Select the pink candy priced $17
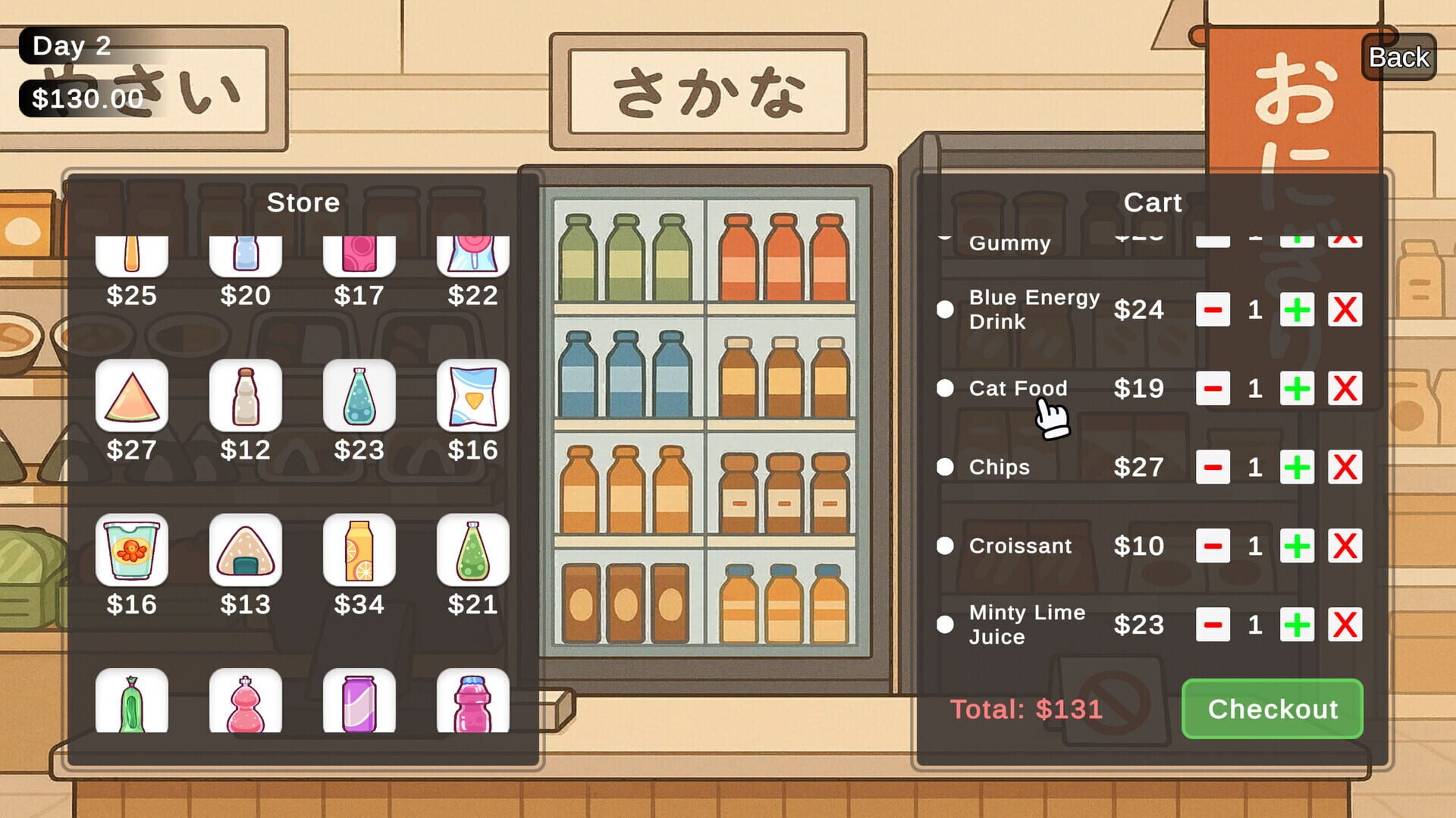This screenshot has width=1456, height=818. tap(359, 250)
